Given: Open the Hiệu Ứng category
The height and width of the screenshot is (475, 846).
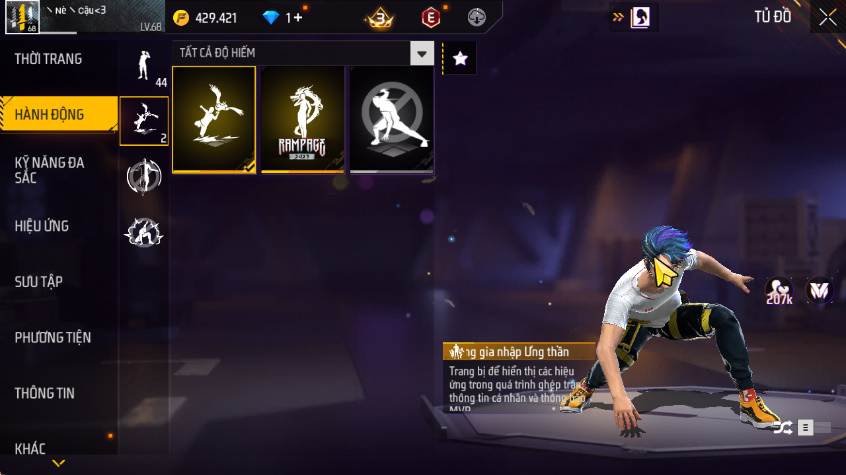Looking at the screenshot, I should click(x=42, y=226).
